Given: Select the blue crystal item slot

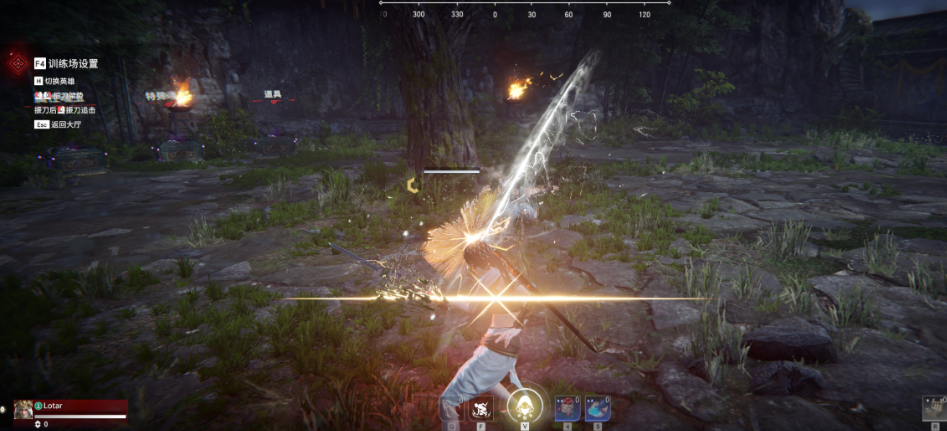Looking at the screenshot, I should (597, 408).
